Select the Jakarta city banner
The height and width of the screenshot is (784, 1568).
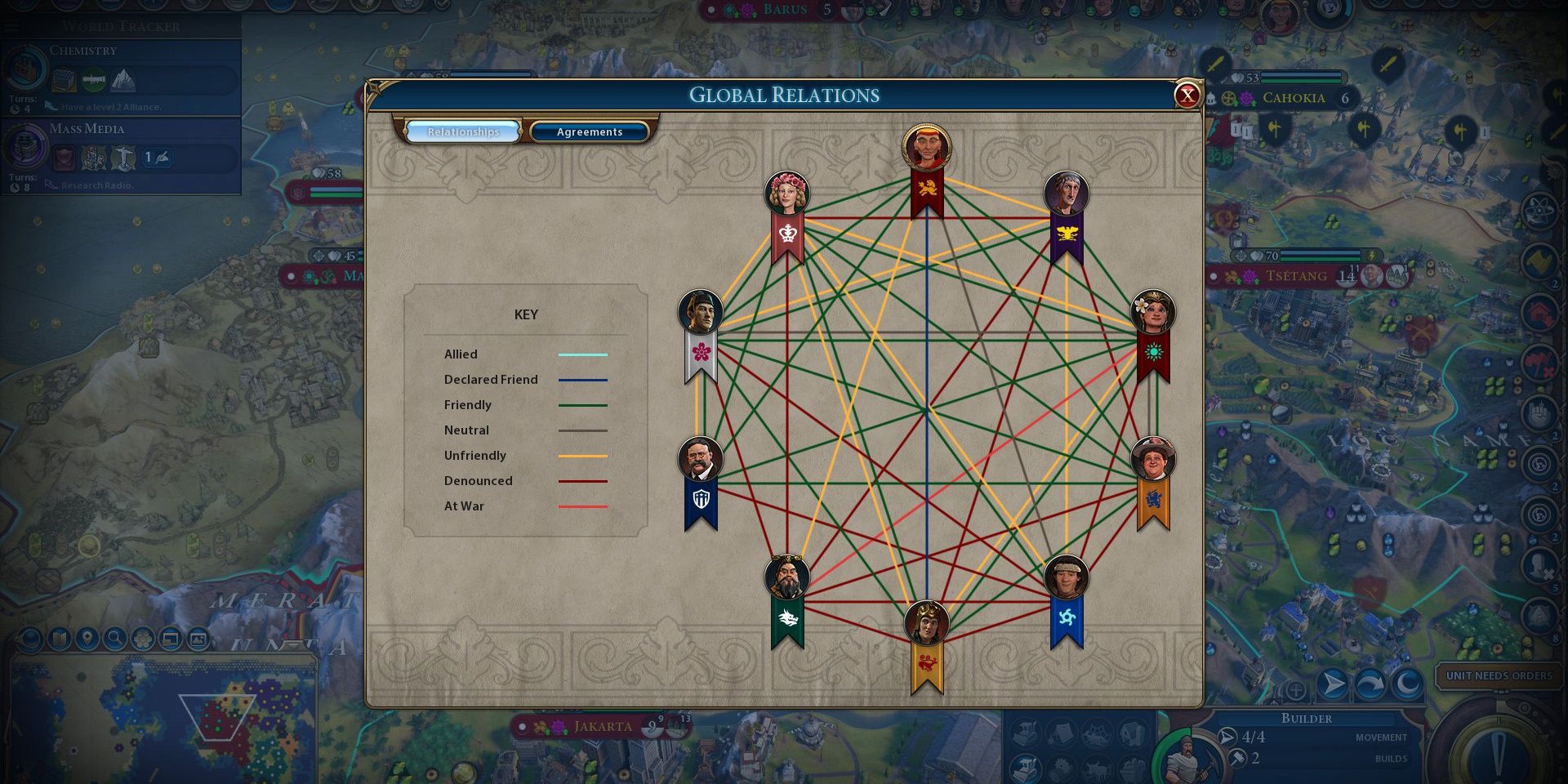point(604,725)
